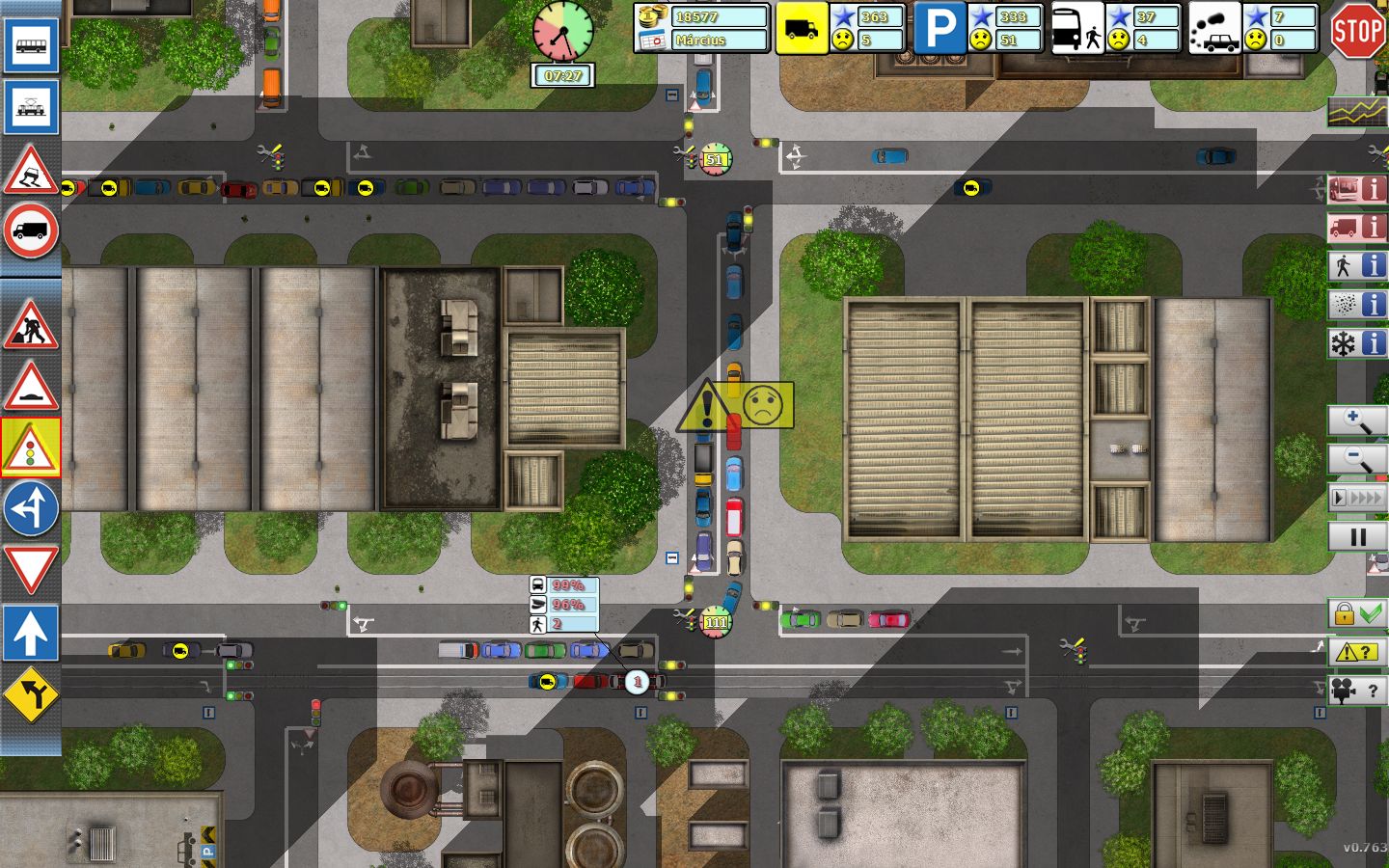1389x868 pixels.
Task: Zoom out with the magnifier minus button
Action: click(x=1357, y=459)
